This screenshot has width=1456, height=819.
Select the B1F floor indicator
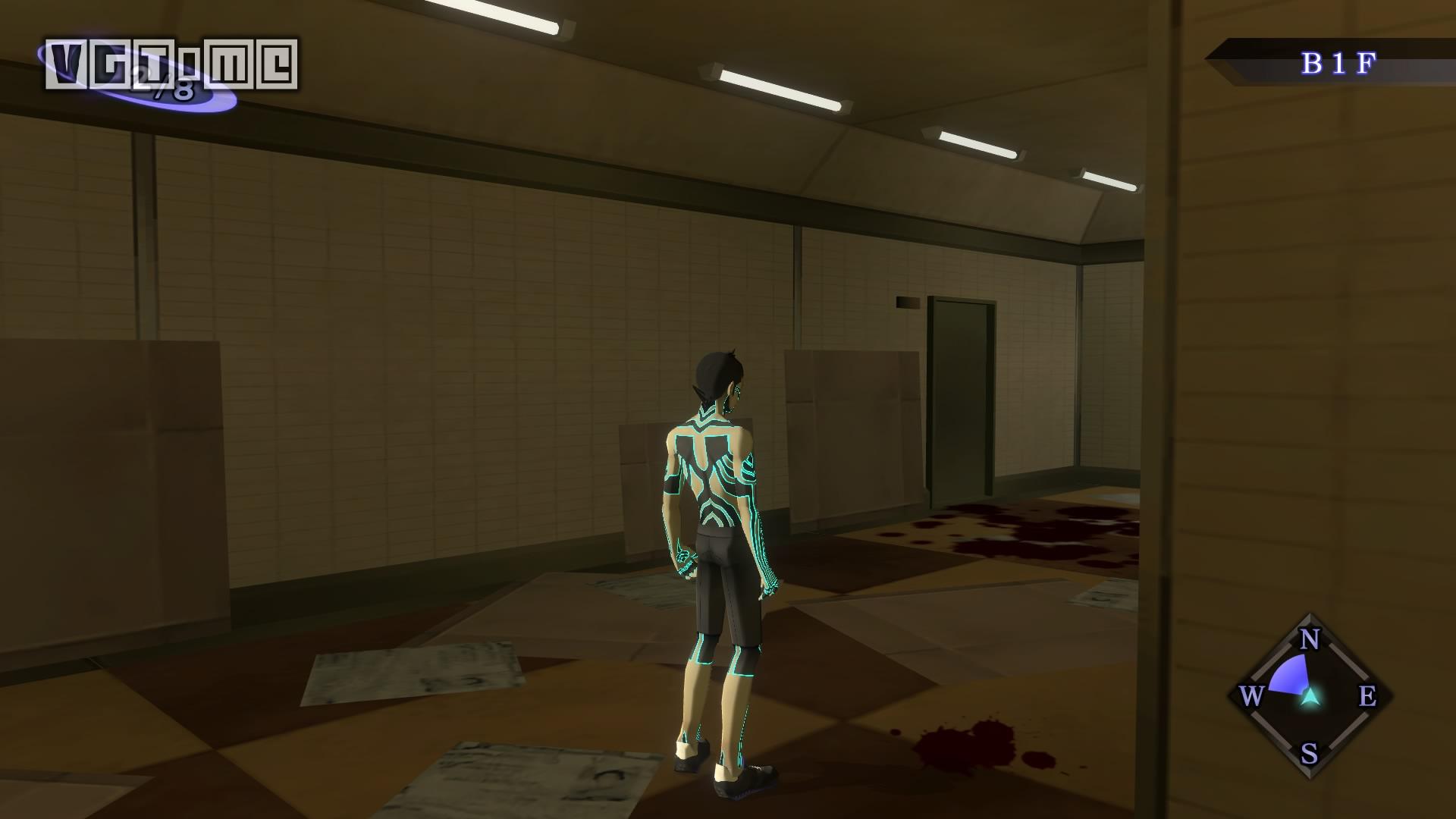pyautogui.click(x=1338, y=64)
